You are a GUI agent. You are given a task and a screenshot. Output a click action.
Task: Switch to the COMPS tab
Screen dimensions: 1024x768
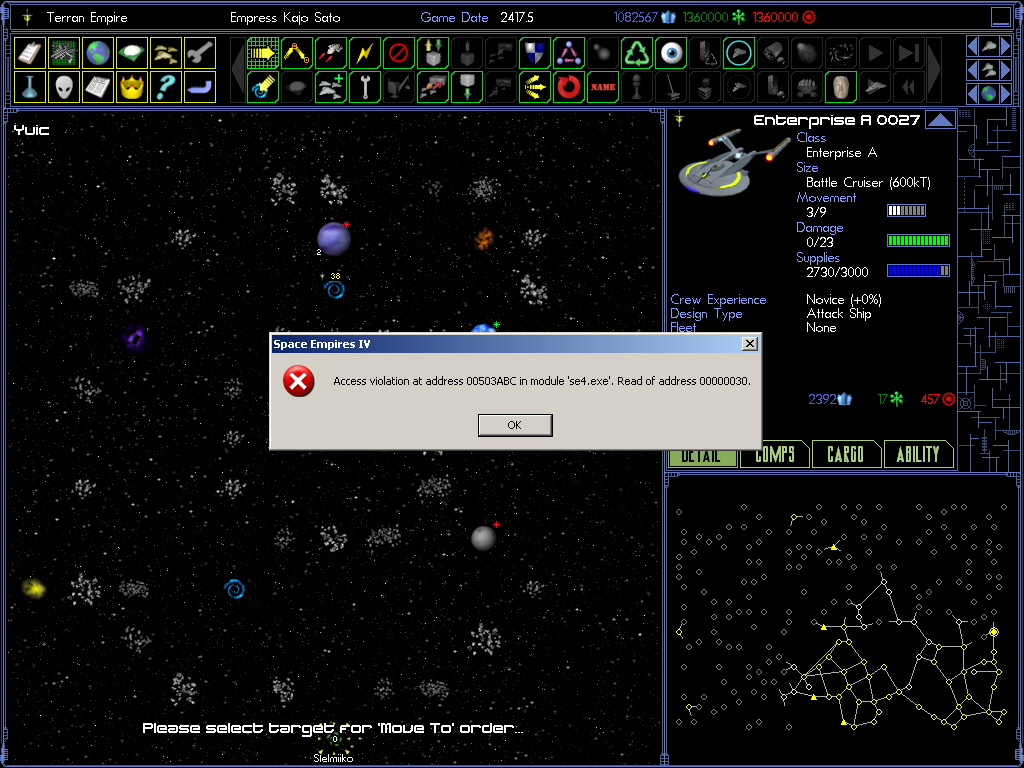(x=774, y=455)
